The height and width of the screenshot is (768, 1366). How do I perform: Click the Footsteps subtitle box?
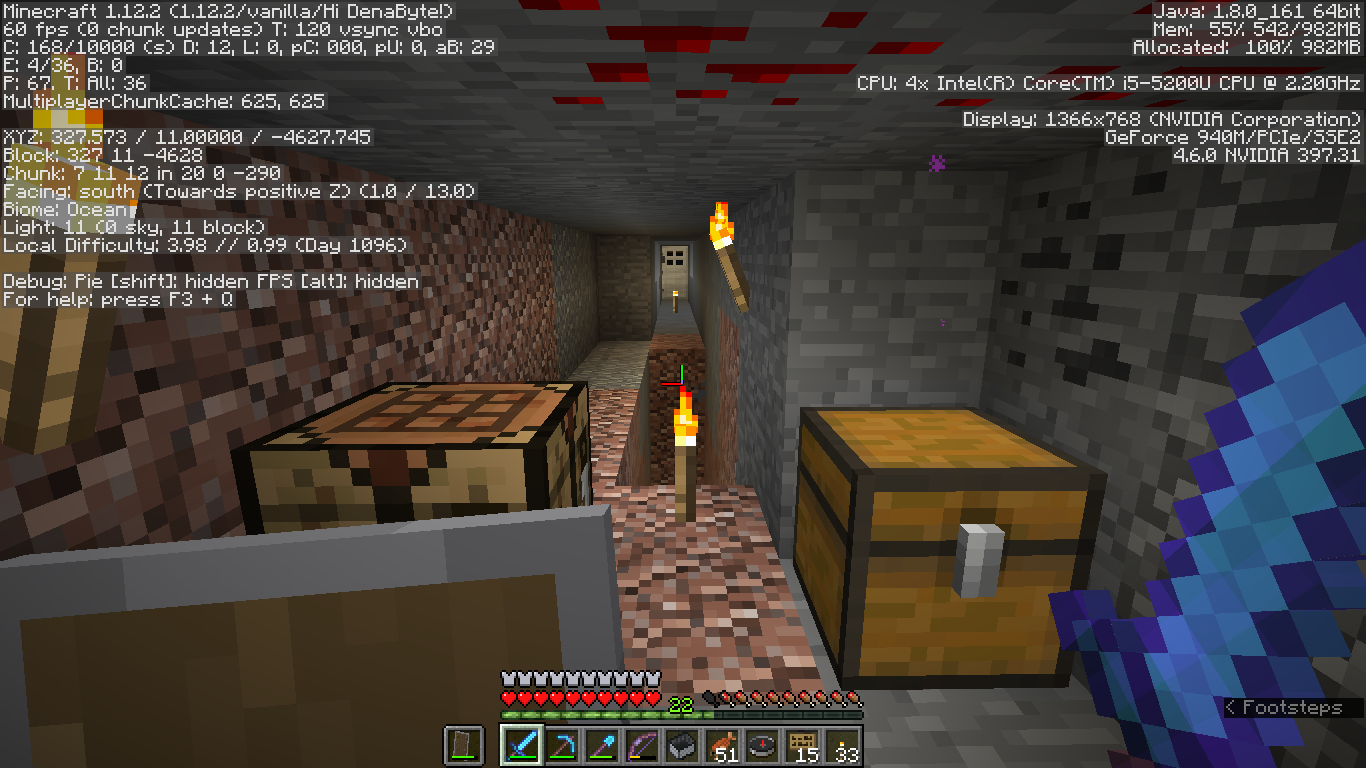(x=1288, y=707)
